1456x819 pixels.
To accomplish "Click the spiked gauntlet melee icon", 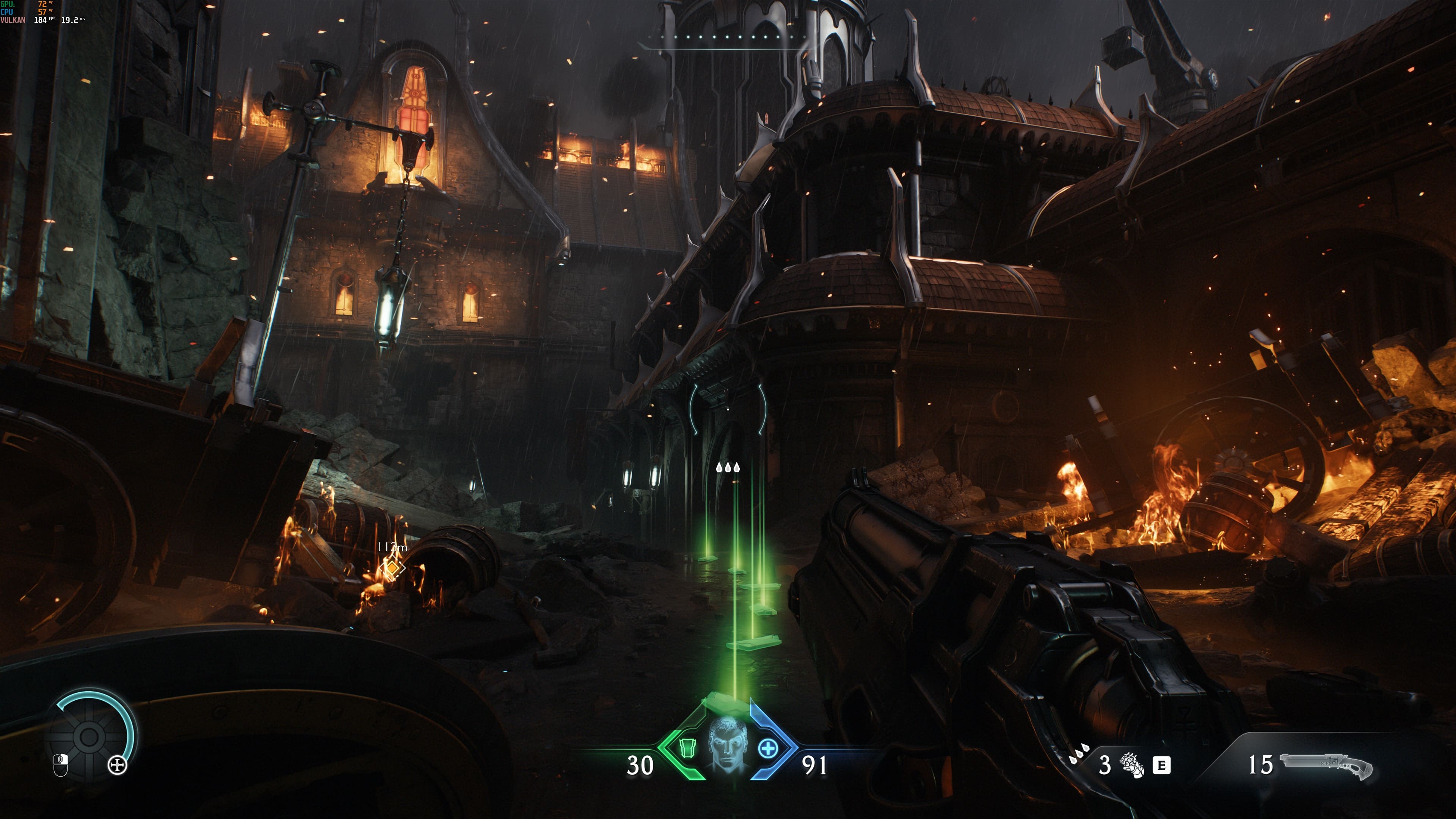I will tap(1132, 765).
